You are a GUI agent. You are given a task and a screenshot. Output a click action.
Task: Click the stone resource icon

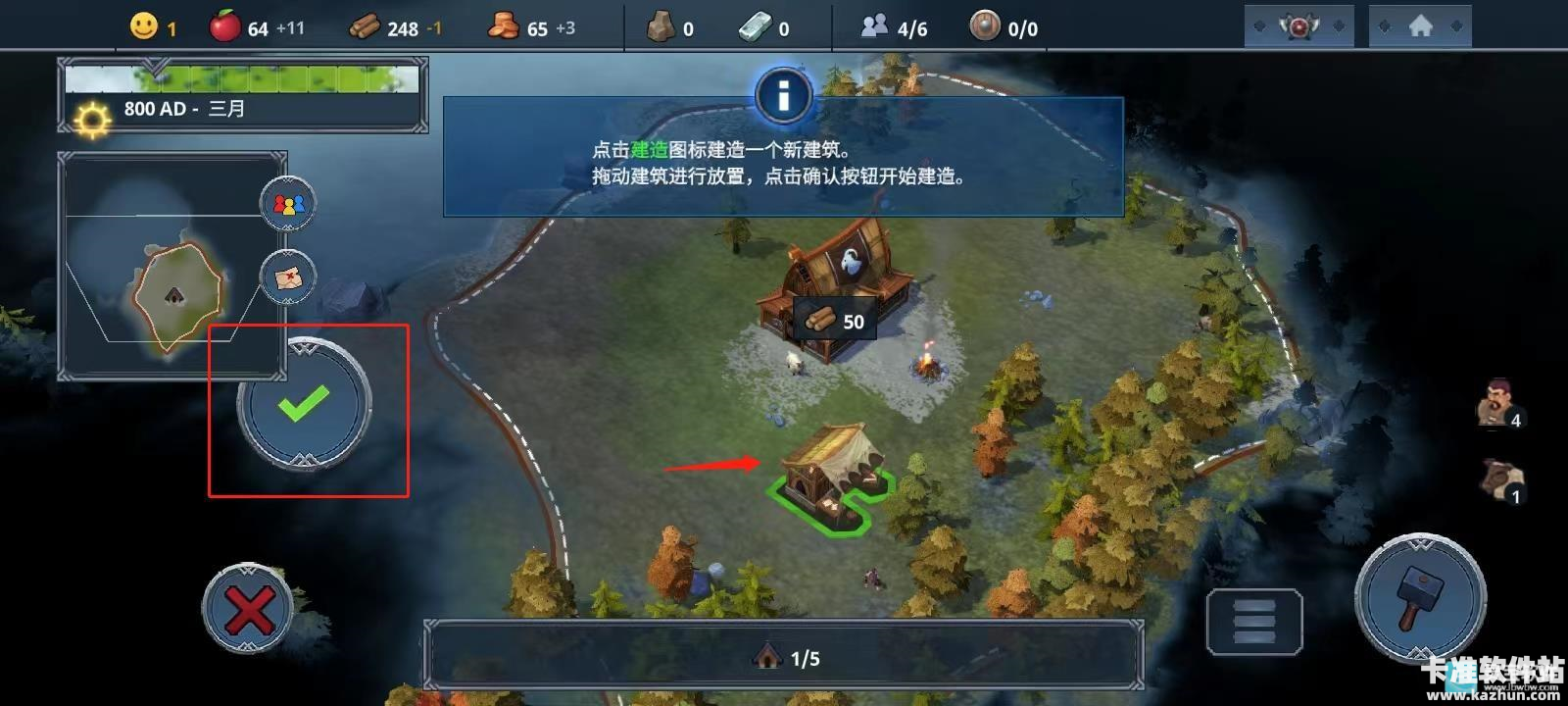click(661, 26)
